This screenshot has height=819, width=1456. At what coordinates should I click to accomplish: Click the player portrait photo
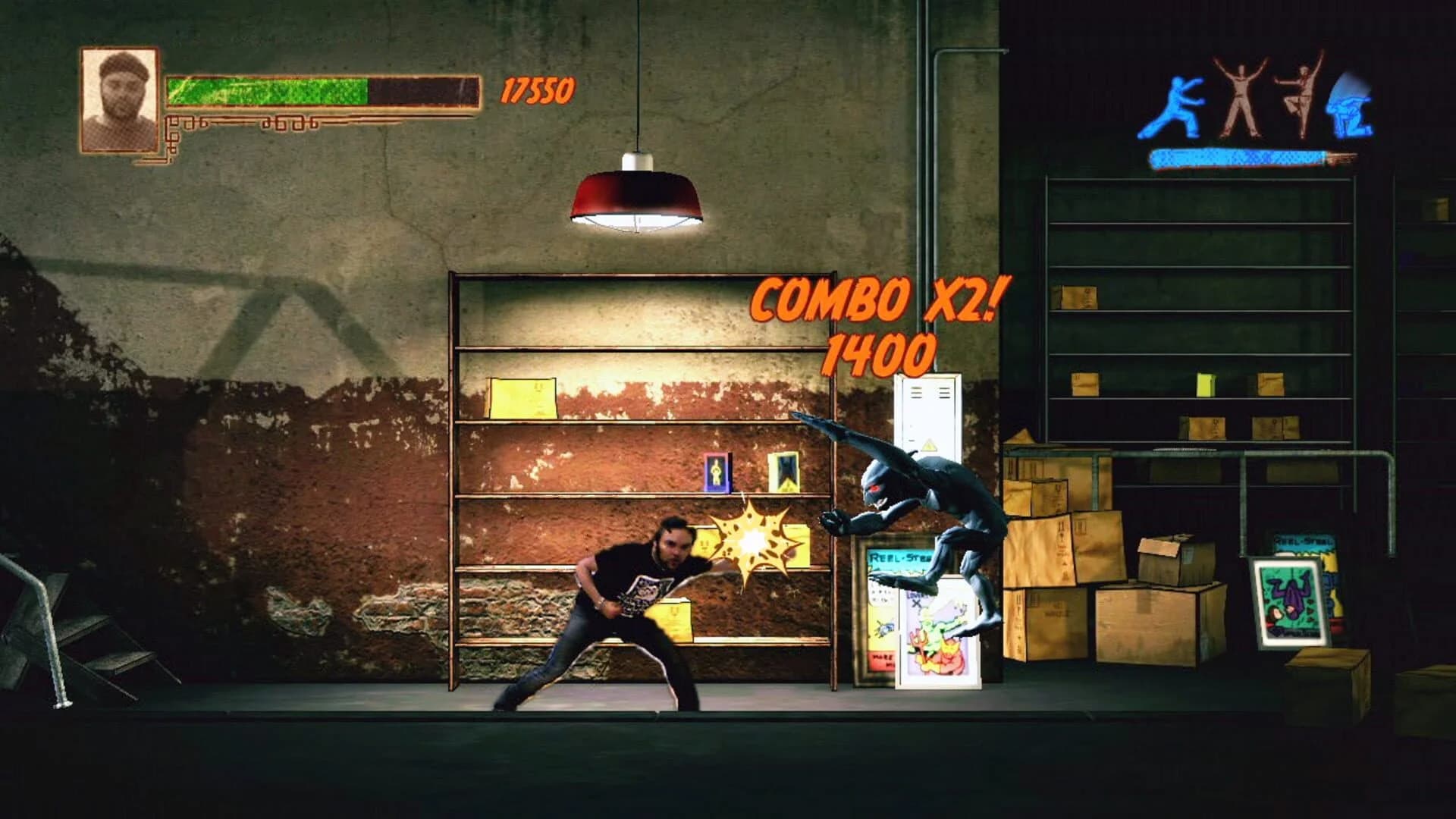tap(119, 95)
